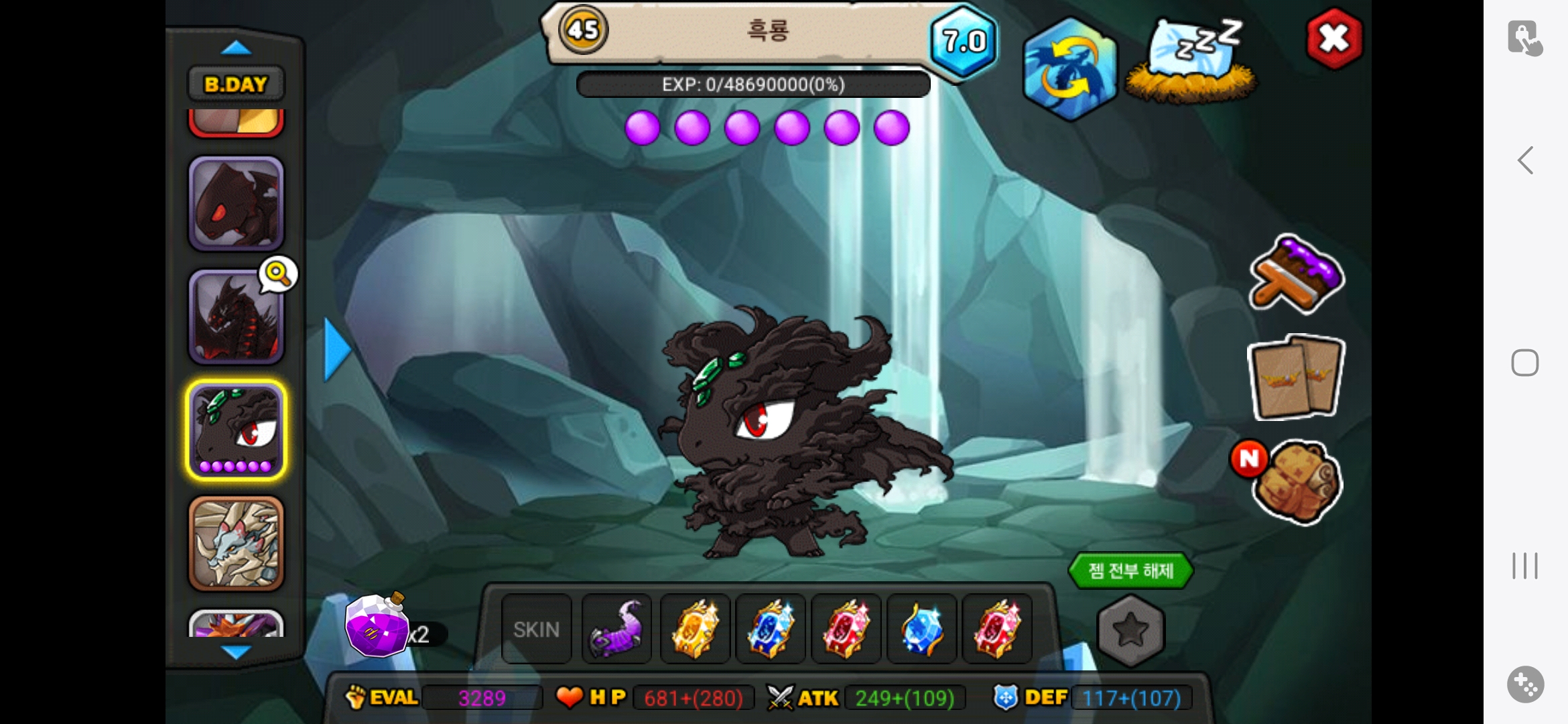
Task: Tap the Android back navigation arrow
Action: pyautogui.click(x=1525, y=161)
